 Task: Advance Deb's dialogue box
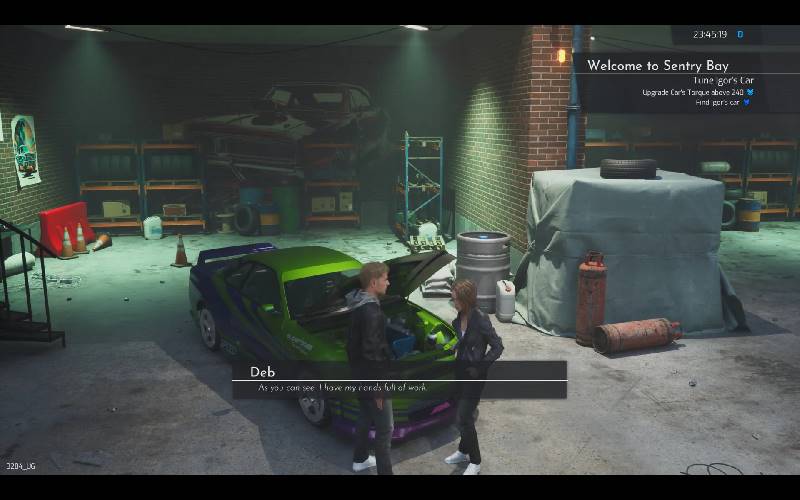coord(400,380)
